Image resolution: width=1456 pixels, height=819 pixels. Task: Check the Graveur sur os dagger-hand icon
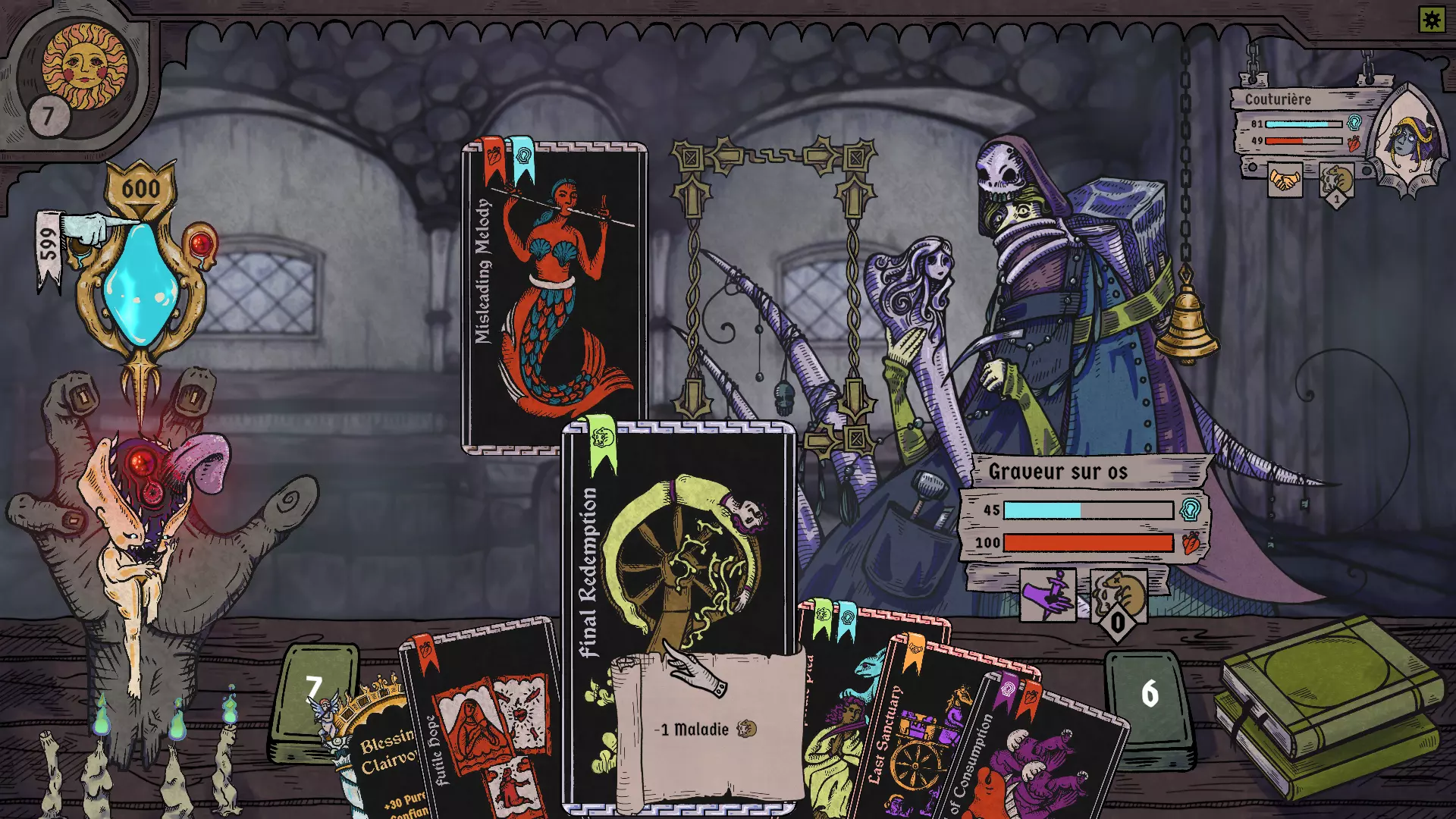pos(1047,595)
